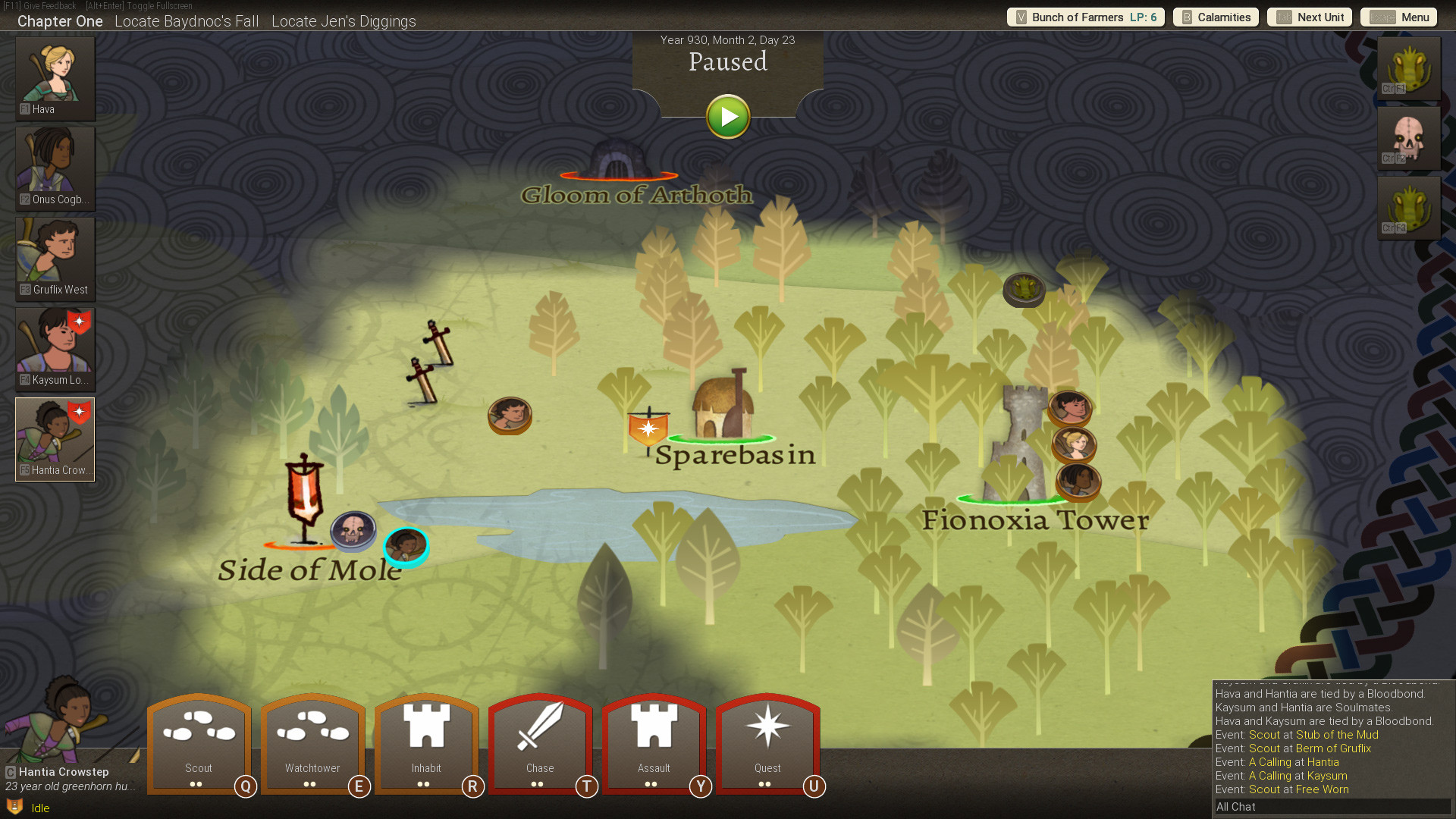
Task: Pick Hantia Crowstep's portrait in the party list
Action: coord(55,439)
